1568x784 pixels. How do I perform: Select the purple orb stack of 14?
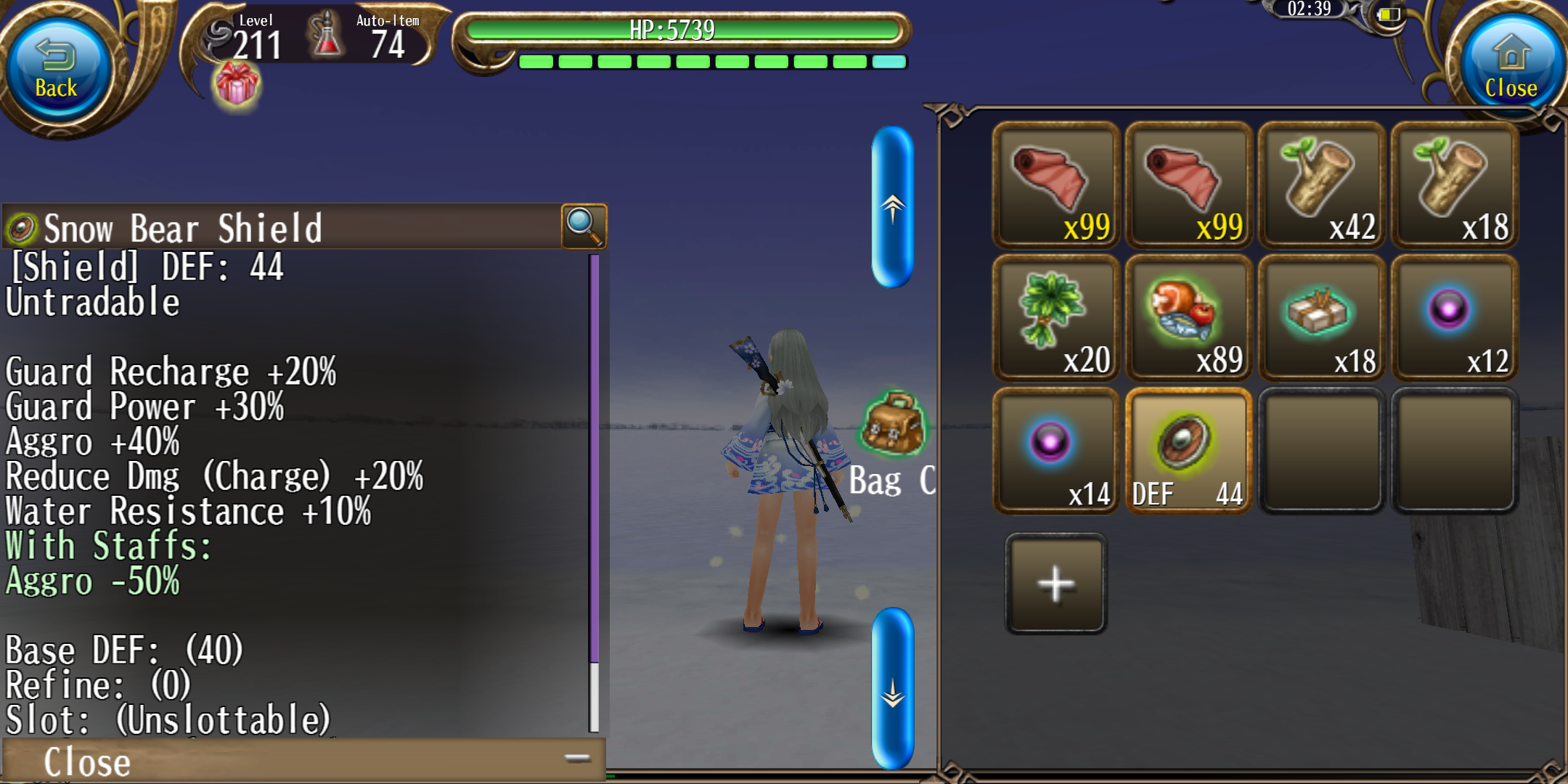[1055, 451]
